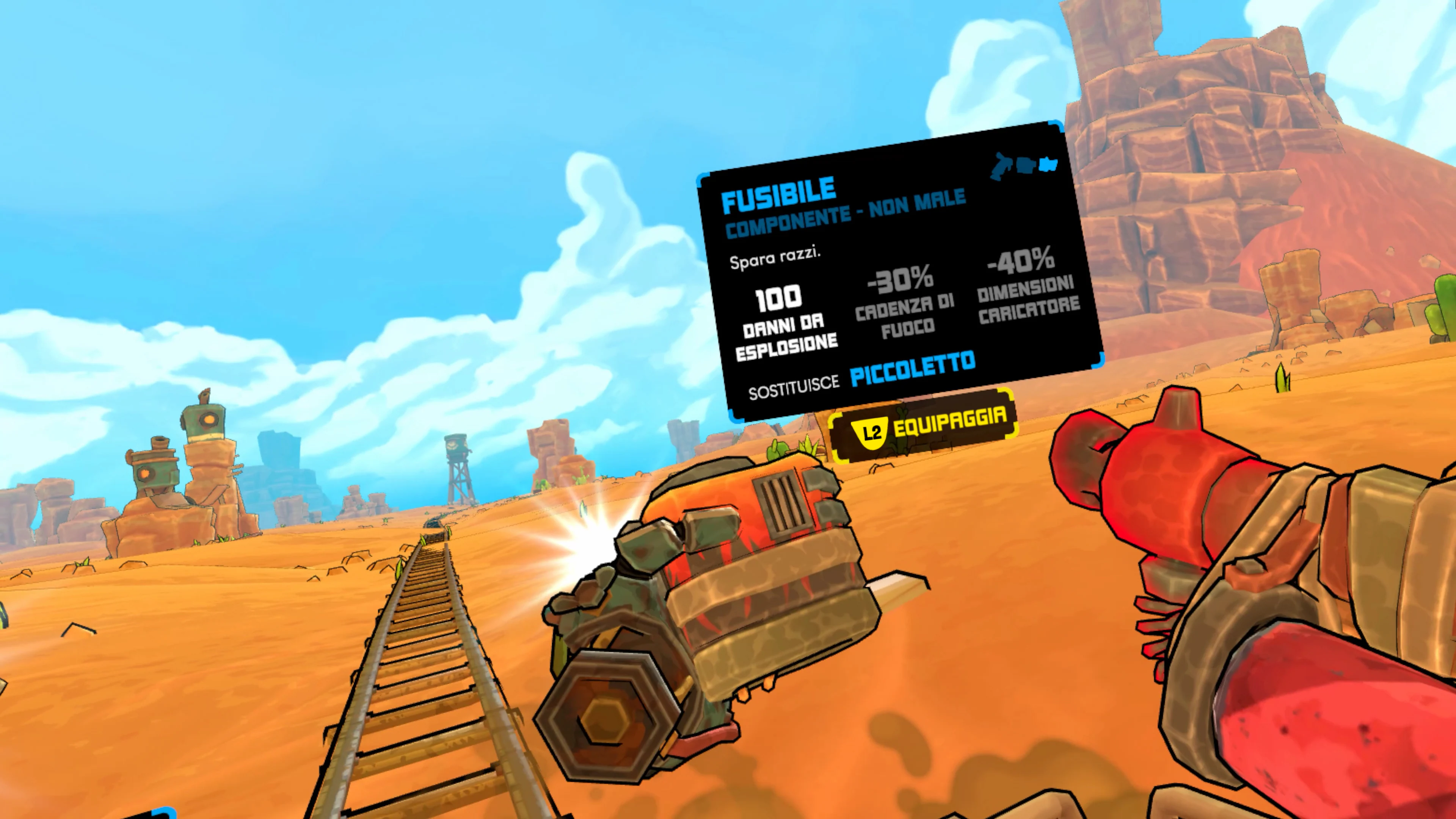
Task: Toggle the active weapon slot indicator
Action: point(1048,165)
